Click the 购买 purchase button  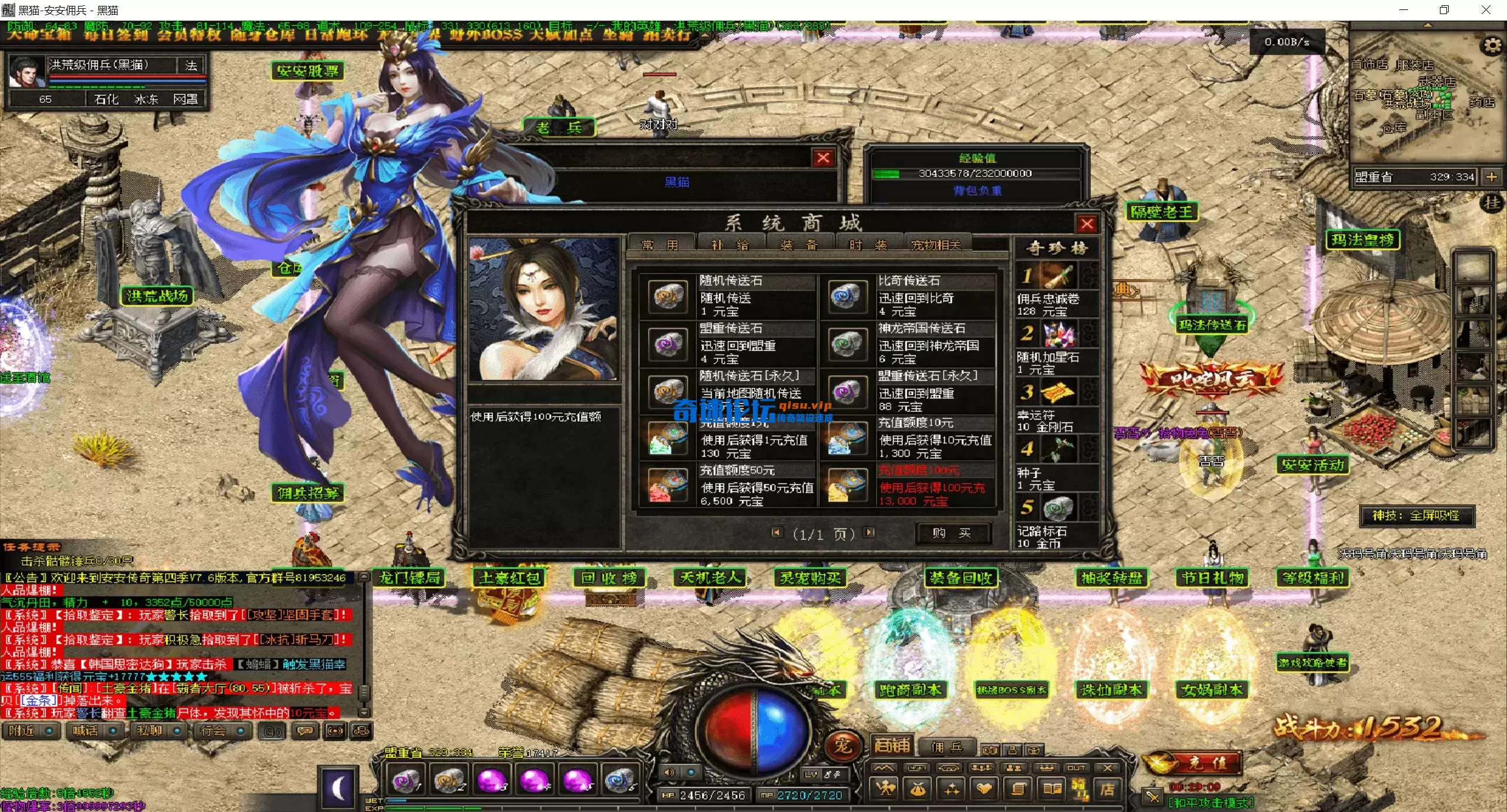[x=953, y=533]
